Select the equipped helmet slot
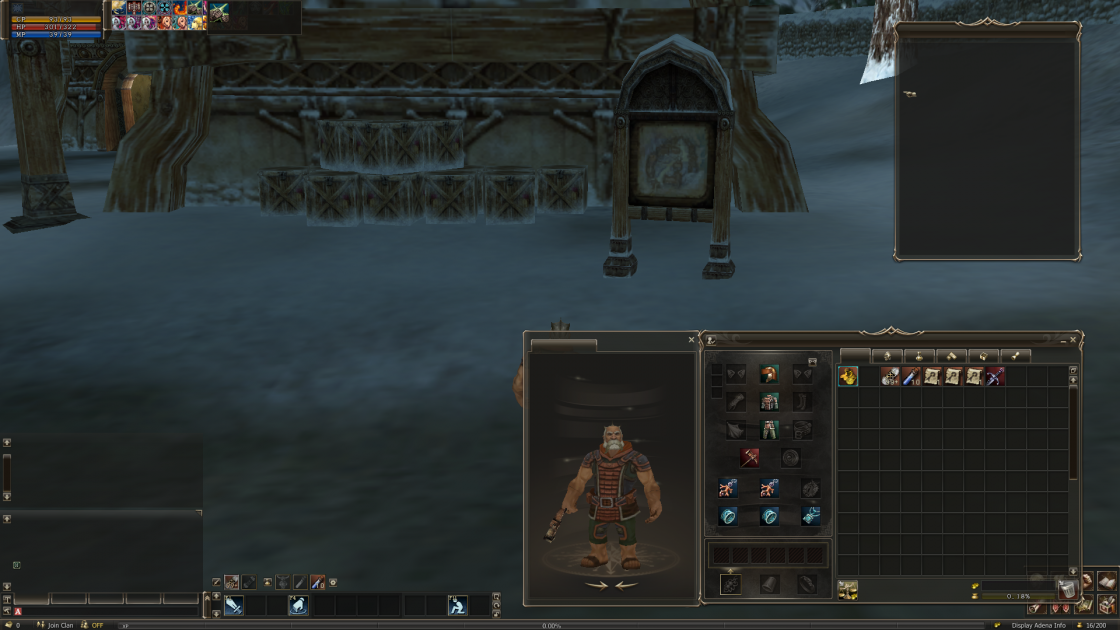The width and height of the screenshot is (1120, 630). (x=769, y=374)
